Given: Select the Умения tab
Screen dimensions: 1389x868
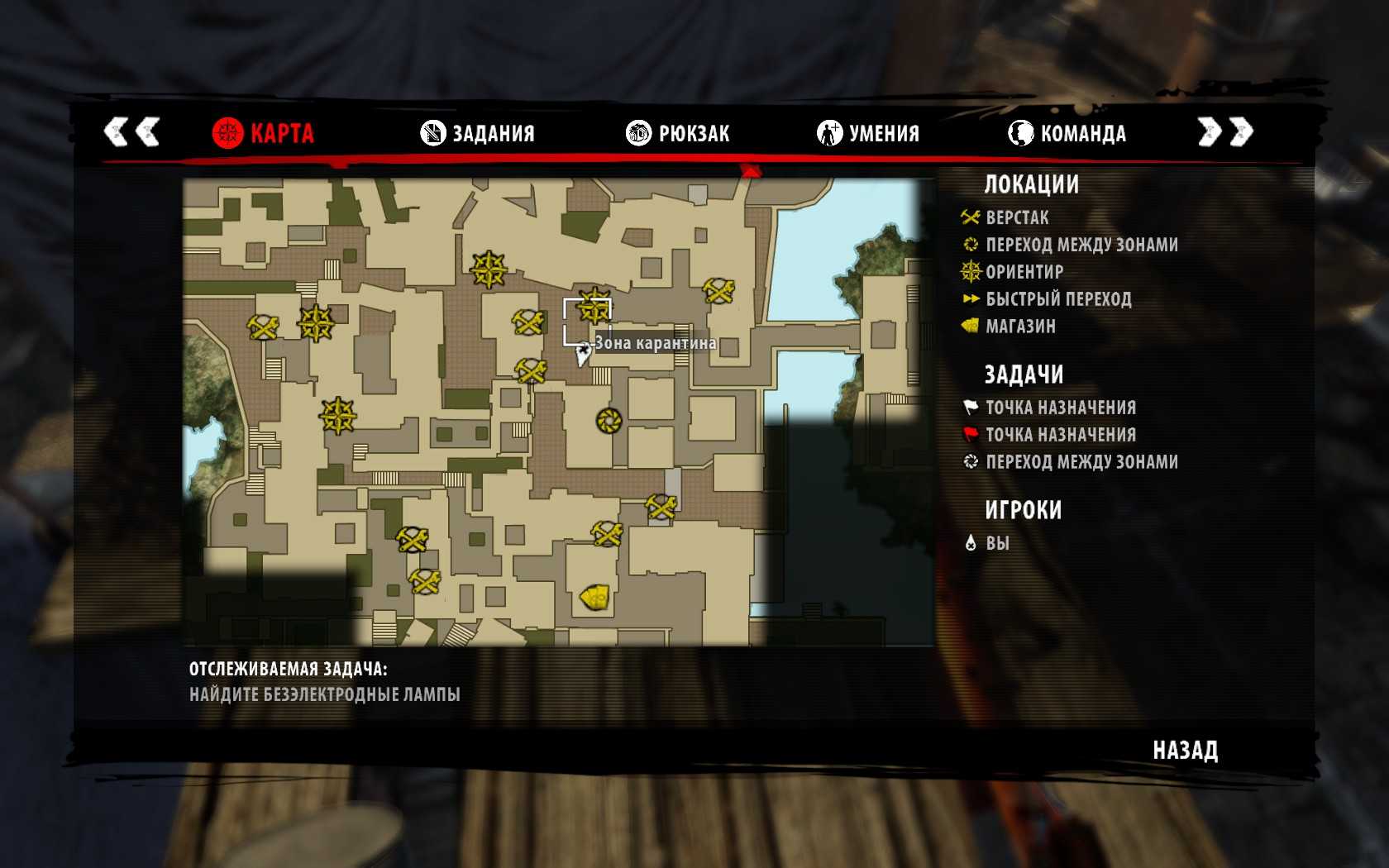Looking at the screenshot, I should click(x=868, y=133).
